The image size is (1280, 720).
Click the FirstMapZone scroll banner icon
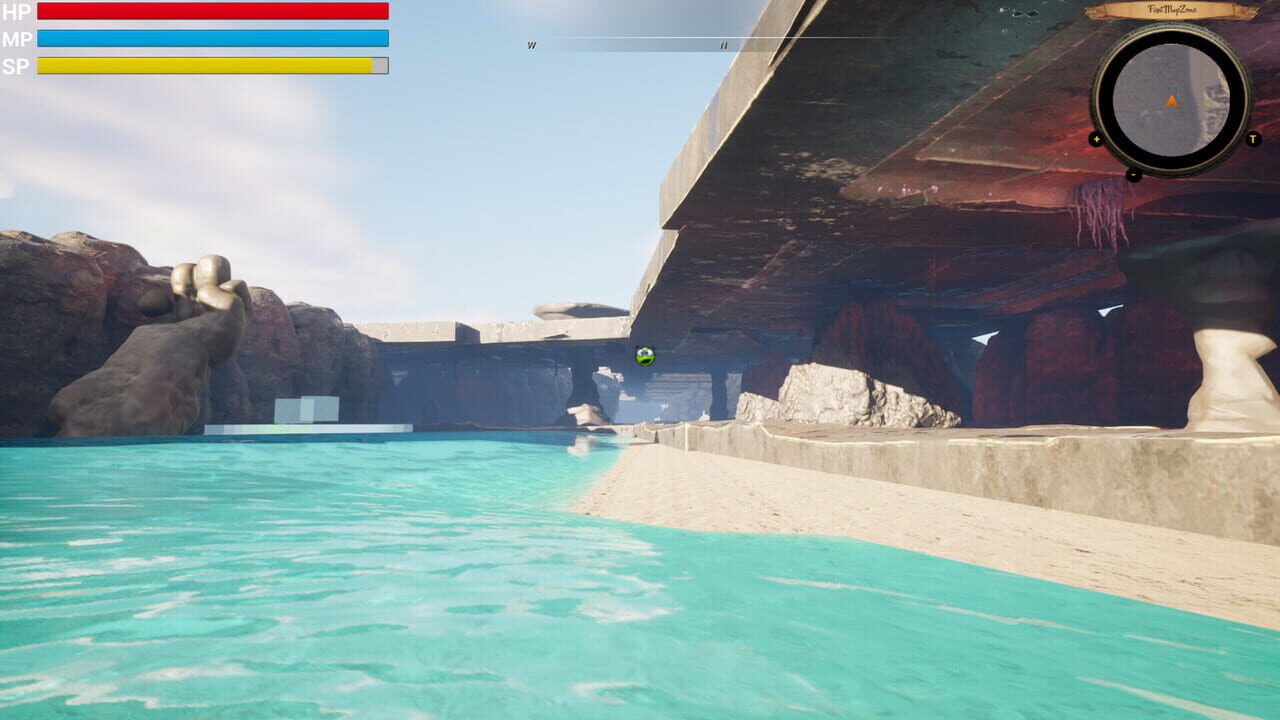coord(1172,10)
